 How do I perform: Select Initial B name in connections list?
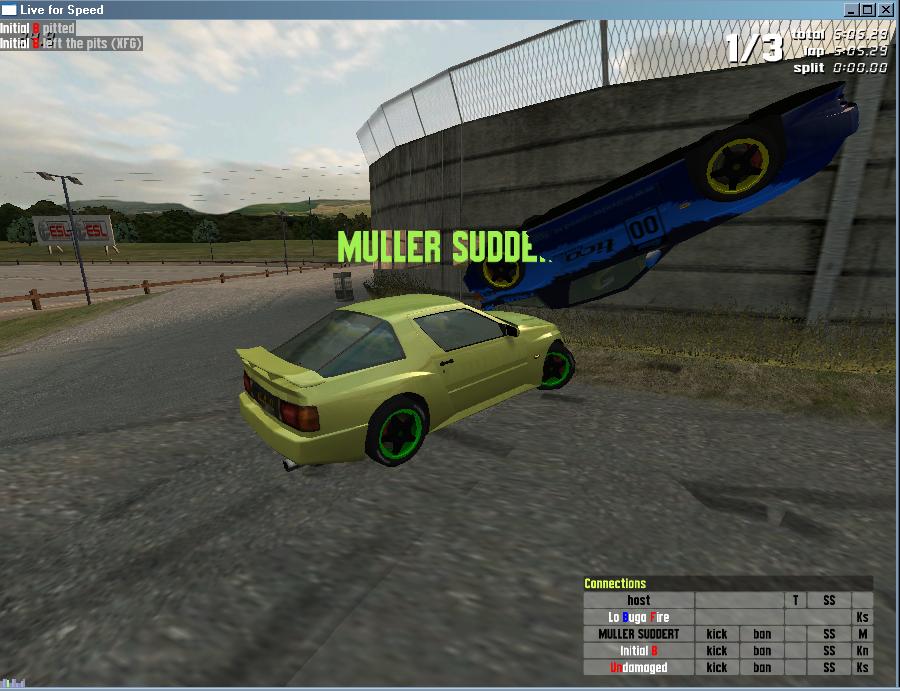click(x=638, y=651)
